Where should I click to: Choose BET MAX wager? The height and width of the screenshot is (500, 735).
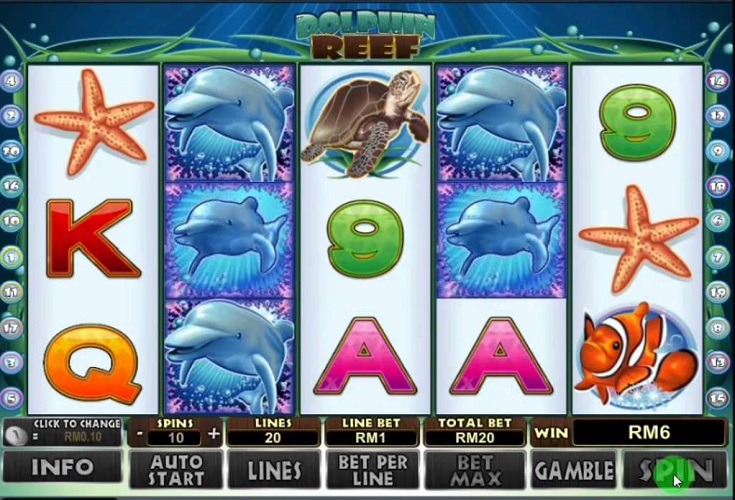[x=475, y=469]
